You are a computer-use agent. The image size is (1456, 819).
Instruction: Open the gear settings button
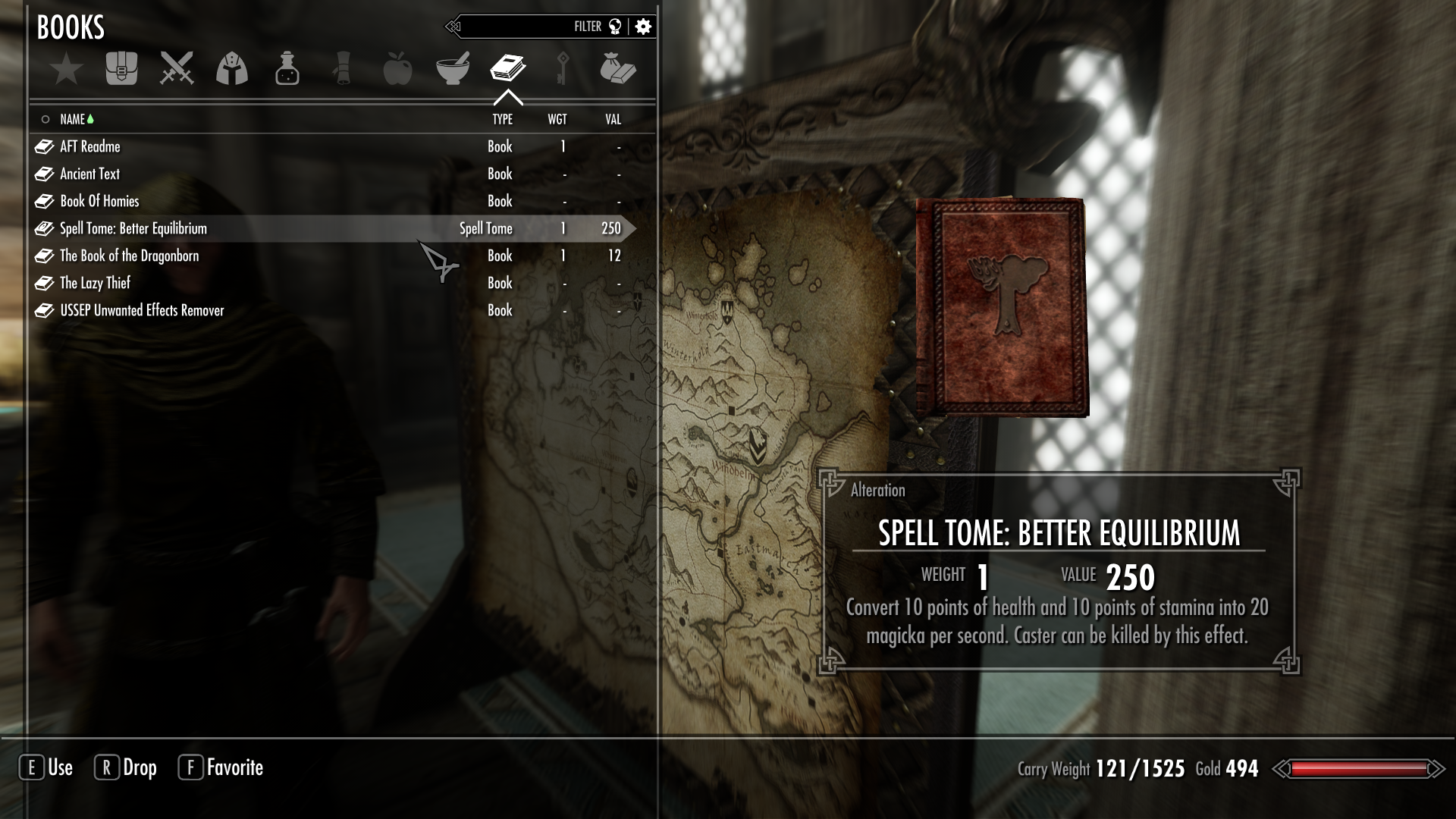tap(643, 27)
